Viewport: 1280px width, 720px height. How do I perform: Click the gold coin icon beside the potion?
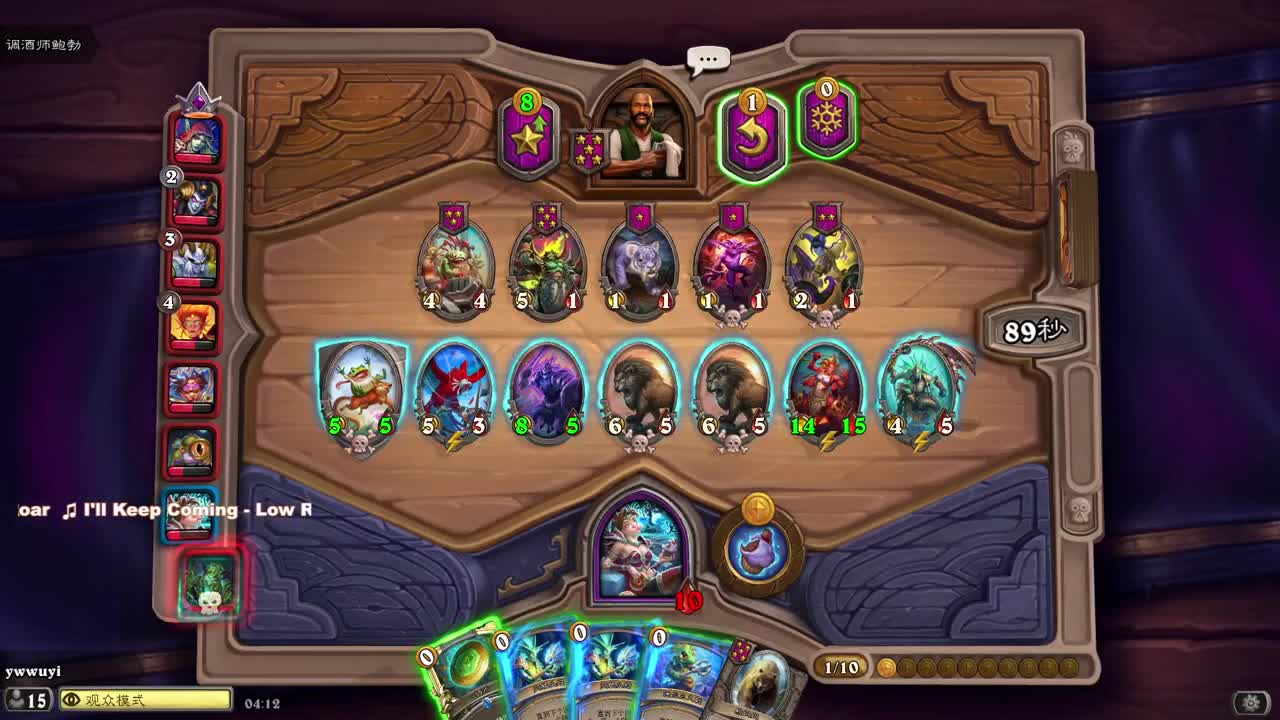point(758,510)
